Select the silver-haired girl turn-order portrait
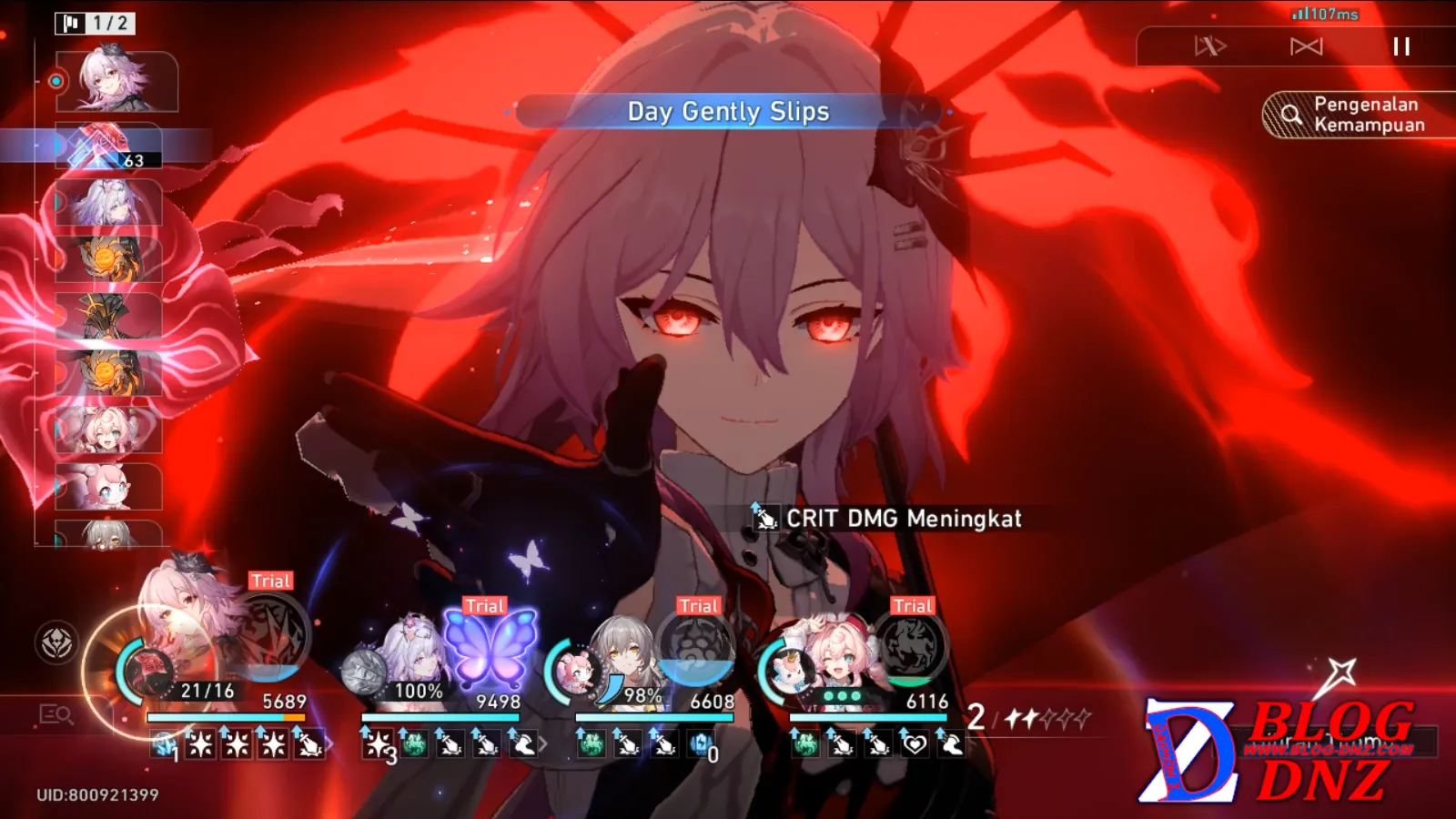 108,202
